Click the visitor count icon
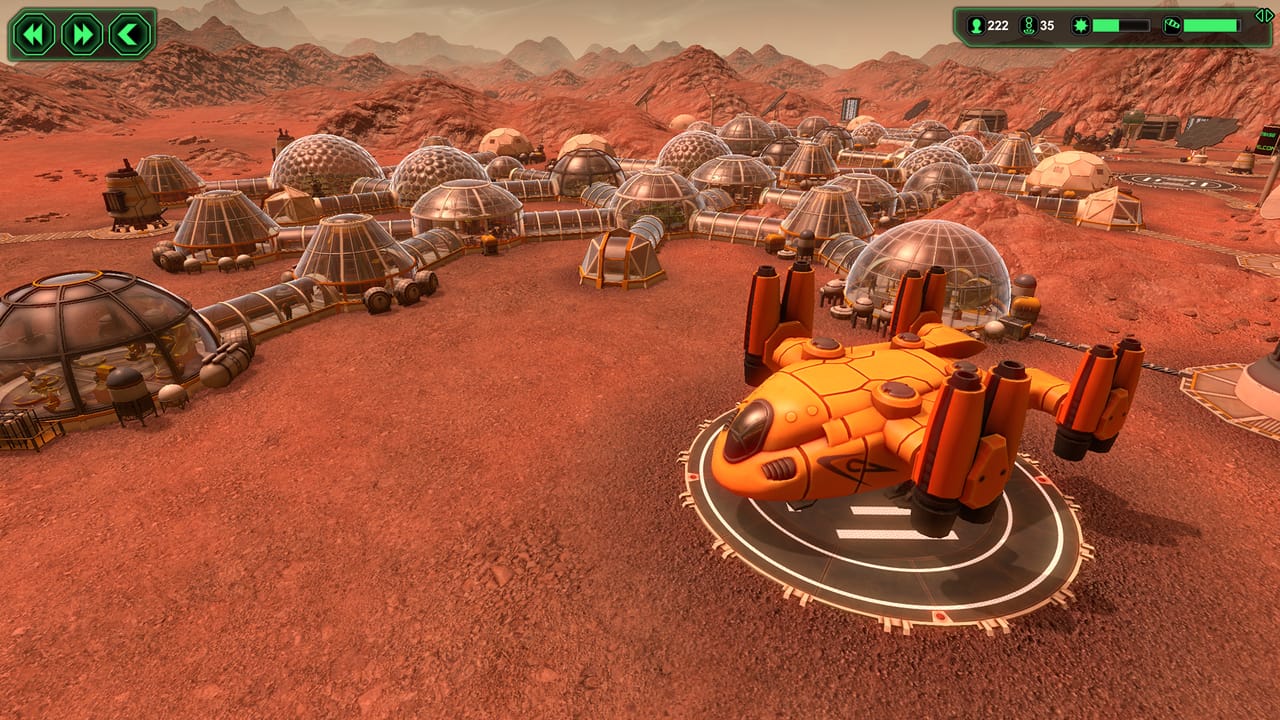 1026,24
